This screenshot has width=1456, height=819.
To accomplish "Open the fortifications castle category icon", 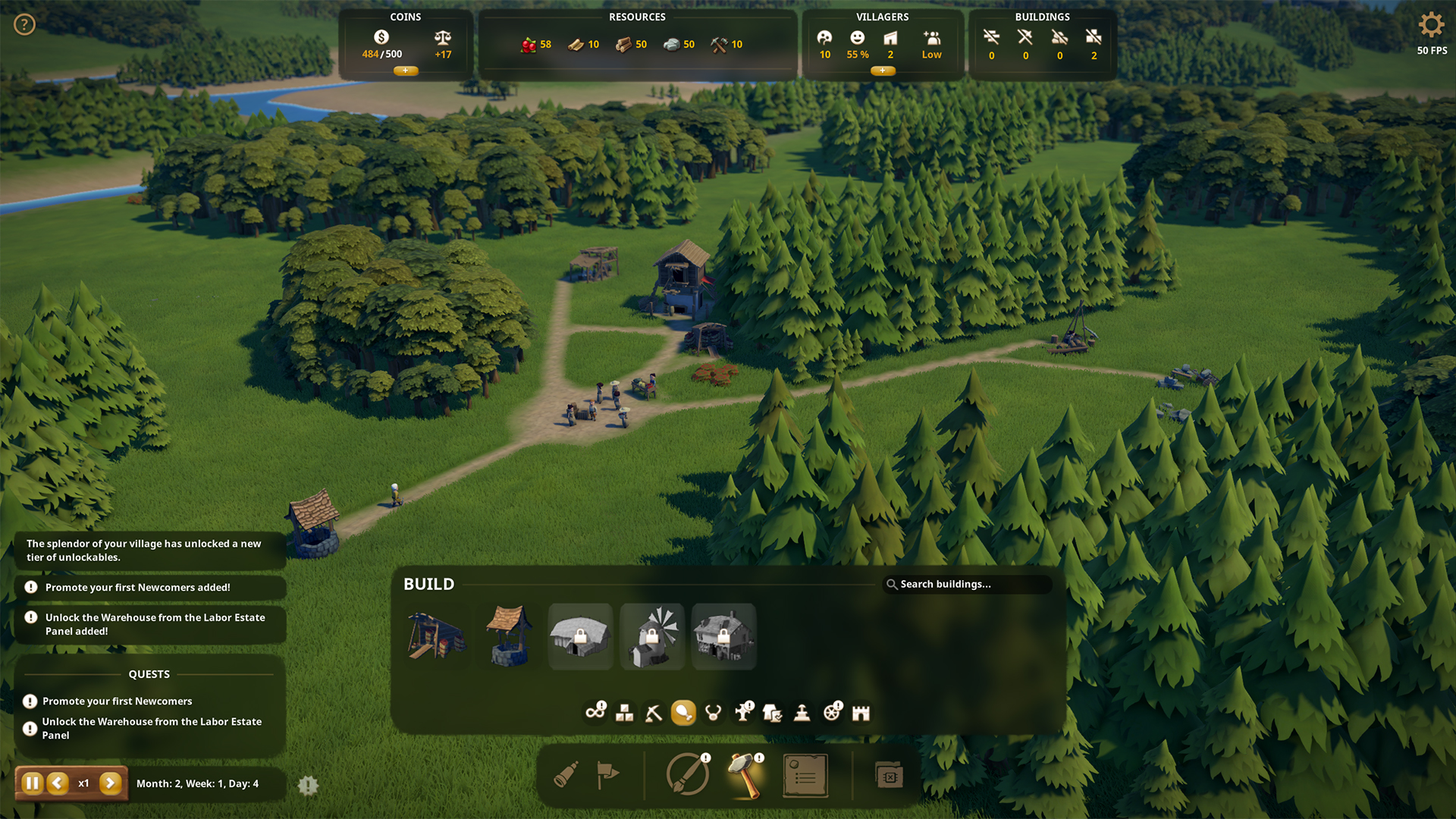I will [861, 712].
